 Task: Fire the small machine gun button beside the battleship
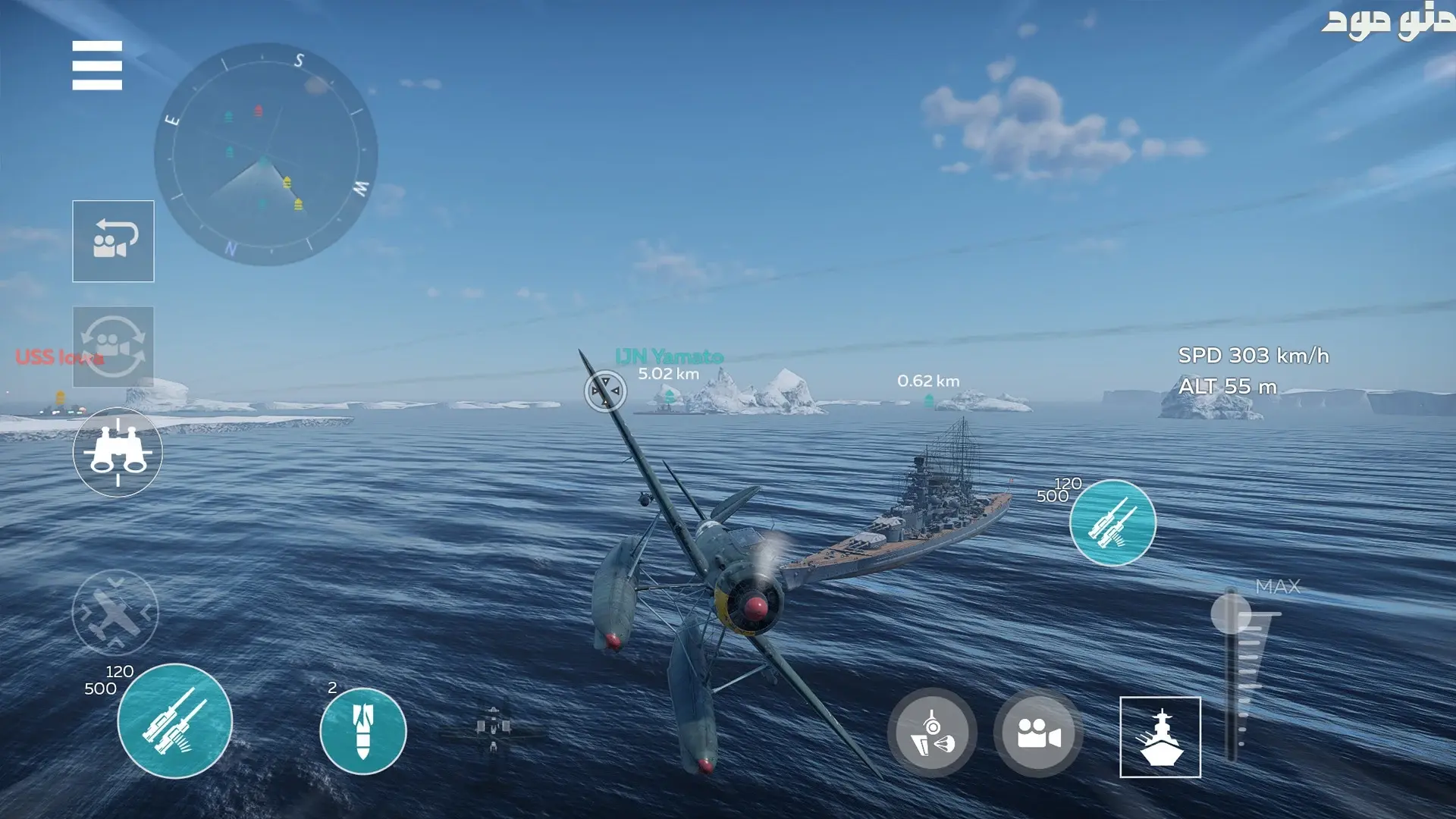click(1112, 522)
